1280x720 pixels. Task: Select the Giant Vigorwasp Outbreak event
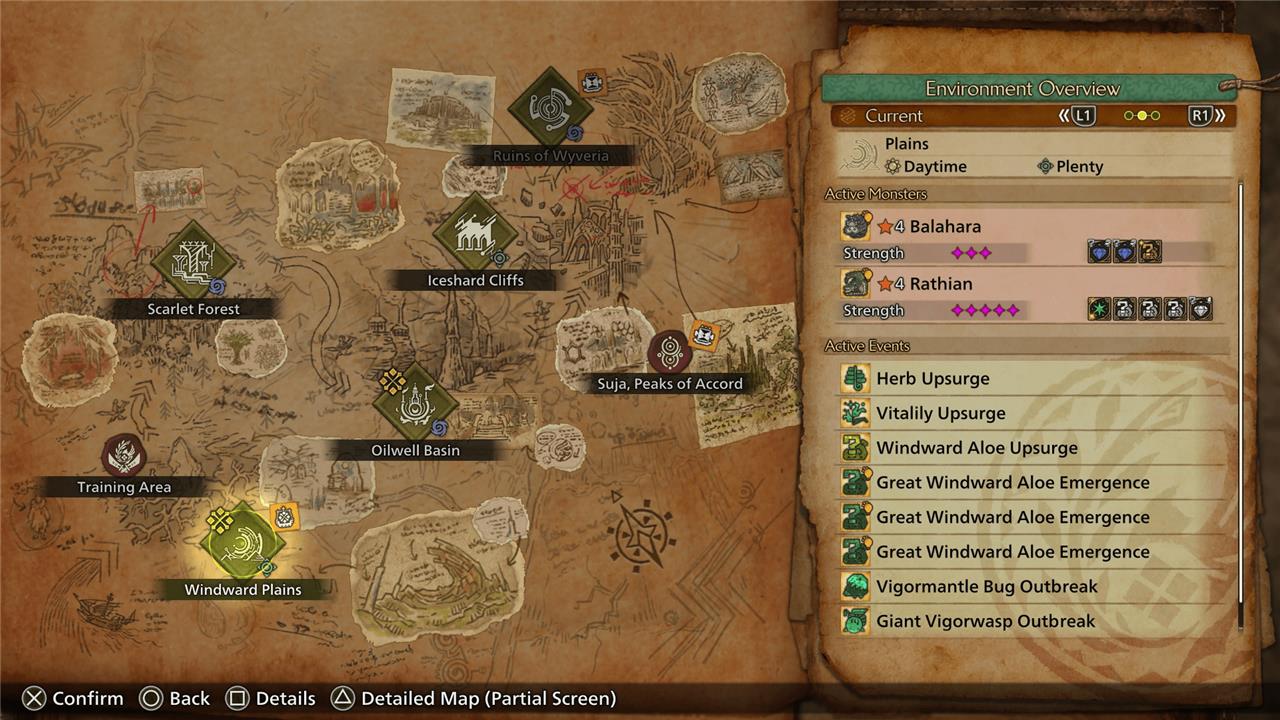tap(1030, 621)
